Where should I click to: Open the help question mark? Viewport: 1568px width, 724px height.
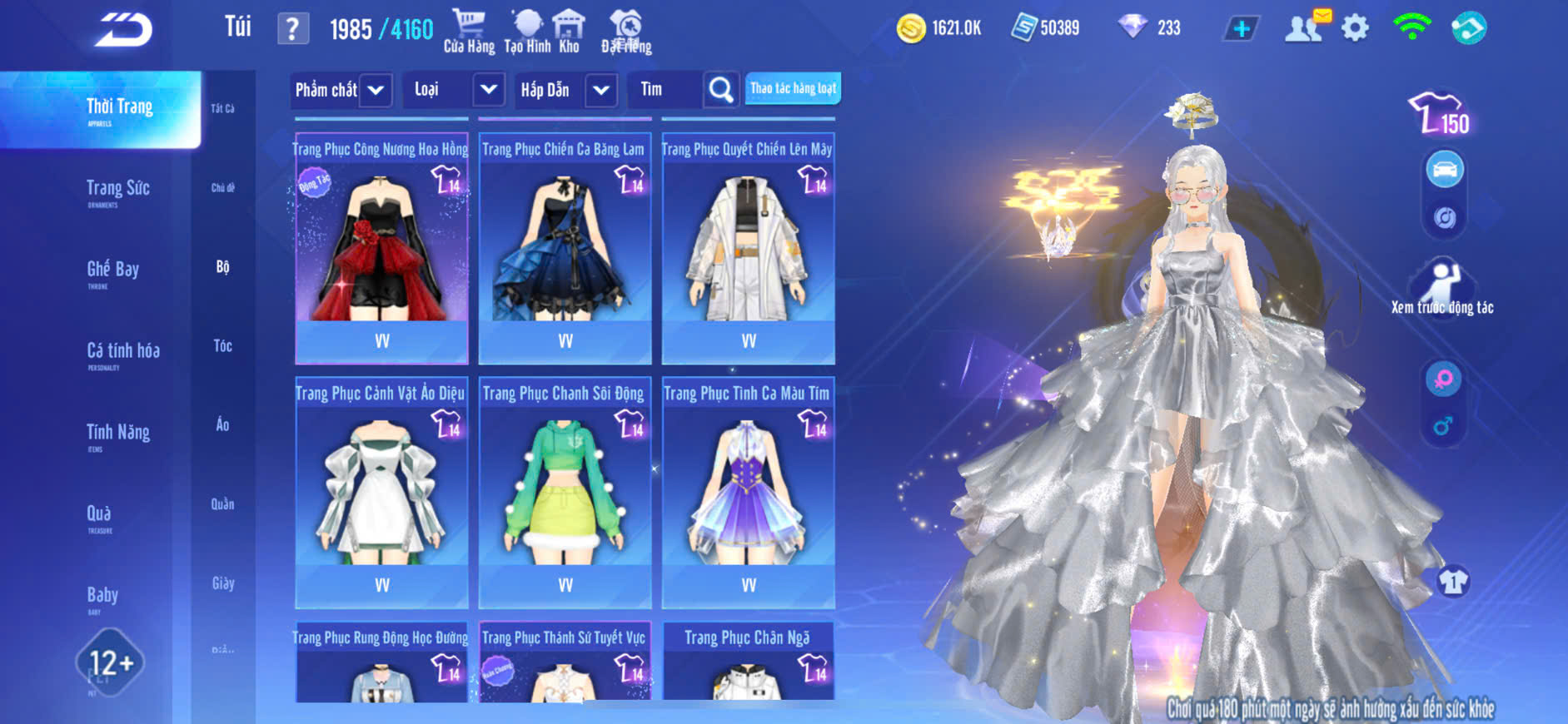click(x=292, y=29)
